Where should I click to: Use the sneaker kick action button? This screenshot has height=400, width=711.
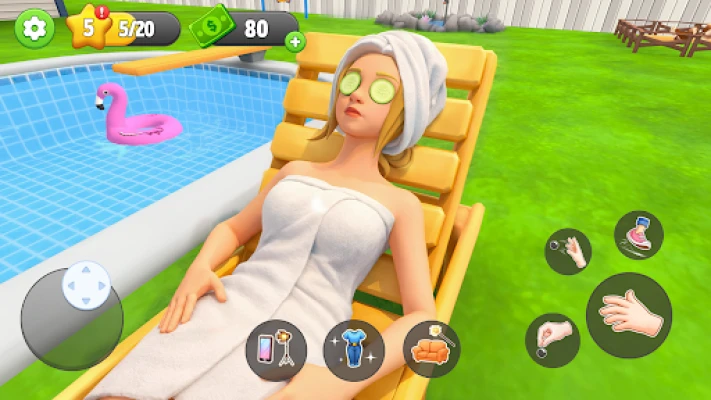[x=639, y=235]
